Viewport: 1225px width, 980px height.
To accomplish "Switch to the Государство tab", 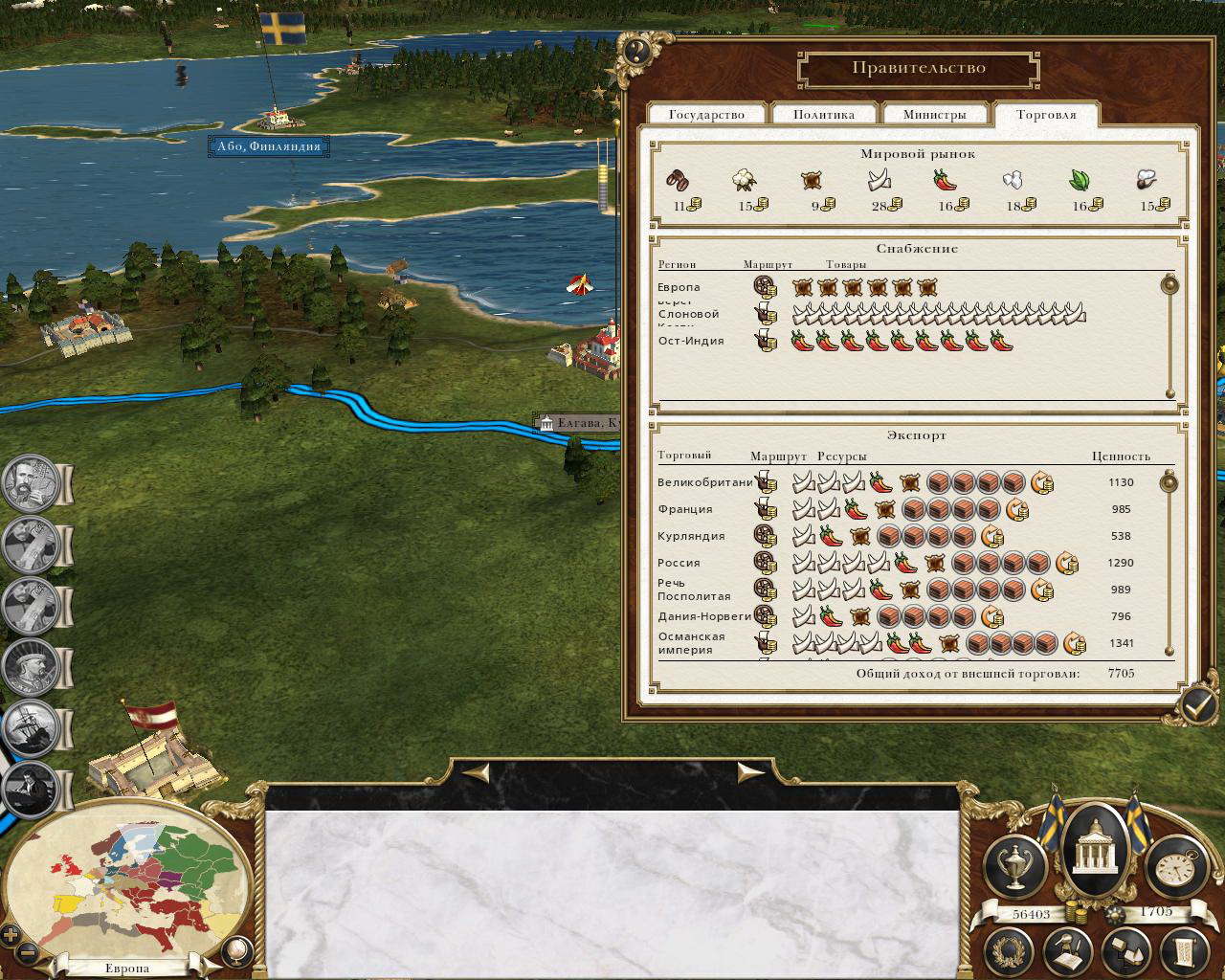I will point(706,114).
